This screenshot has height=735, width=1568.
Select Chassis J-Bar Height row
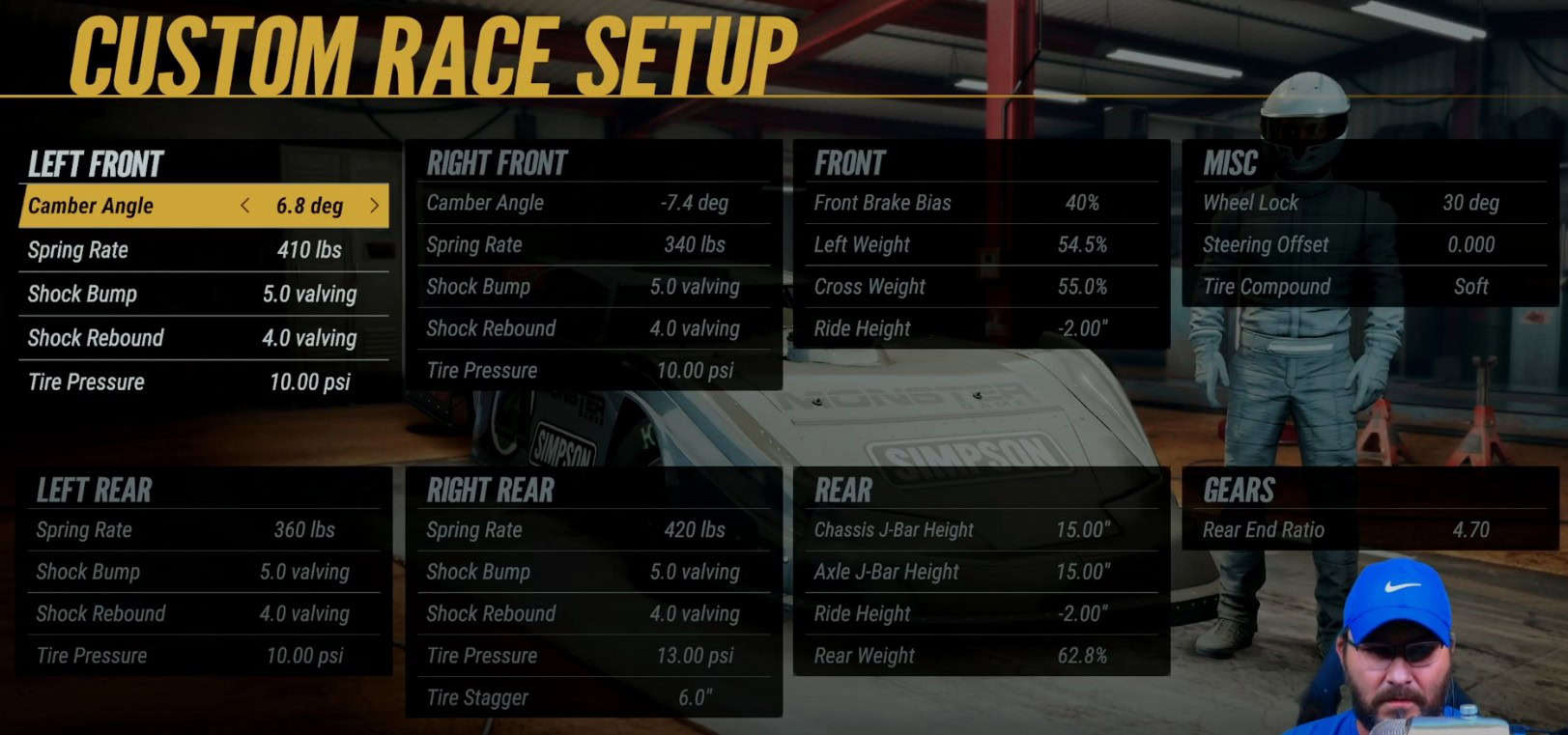click(x=980, y=530)
